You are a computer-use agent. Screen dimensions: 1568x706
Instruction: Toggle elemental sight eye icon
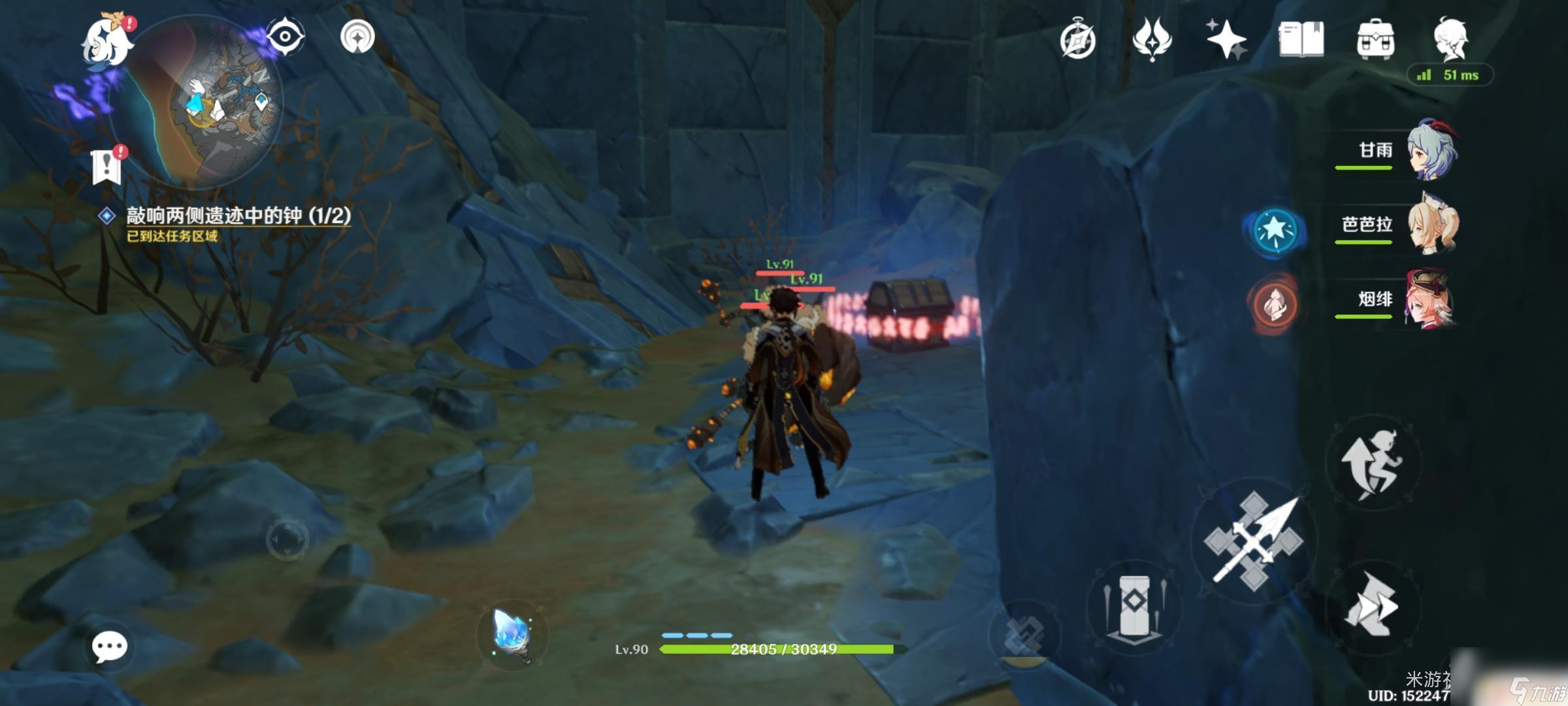click(x=285, y=37)
